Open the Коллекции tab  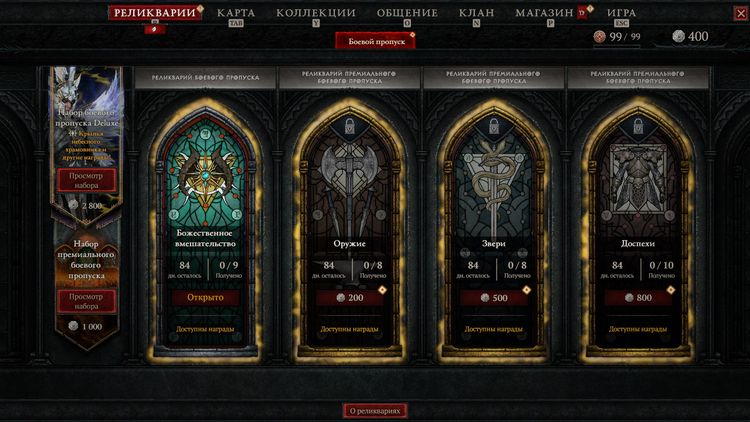[316, 13]
